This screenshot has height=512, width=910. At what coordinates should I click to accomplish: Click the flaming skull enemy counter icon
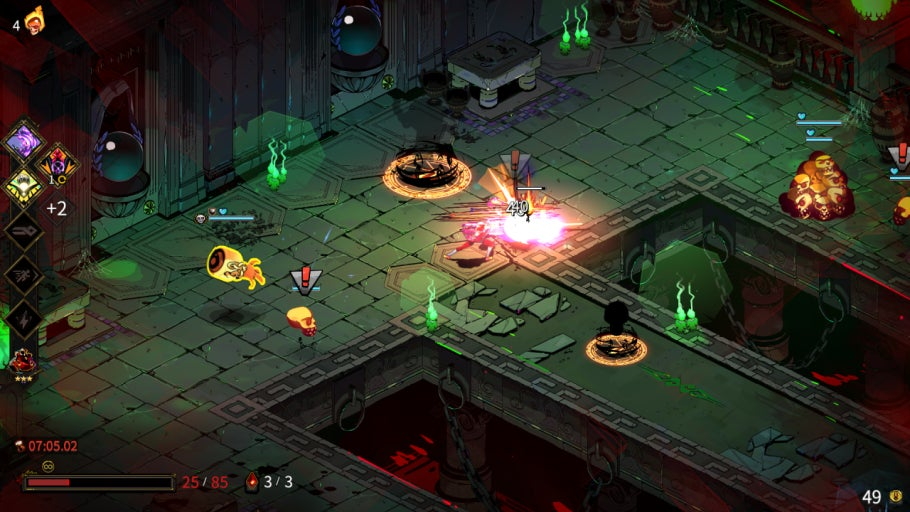pos(35,18)
